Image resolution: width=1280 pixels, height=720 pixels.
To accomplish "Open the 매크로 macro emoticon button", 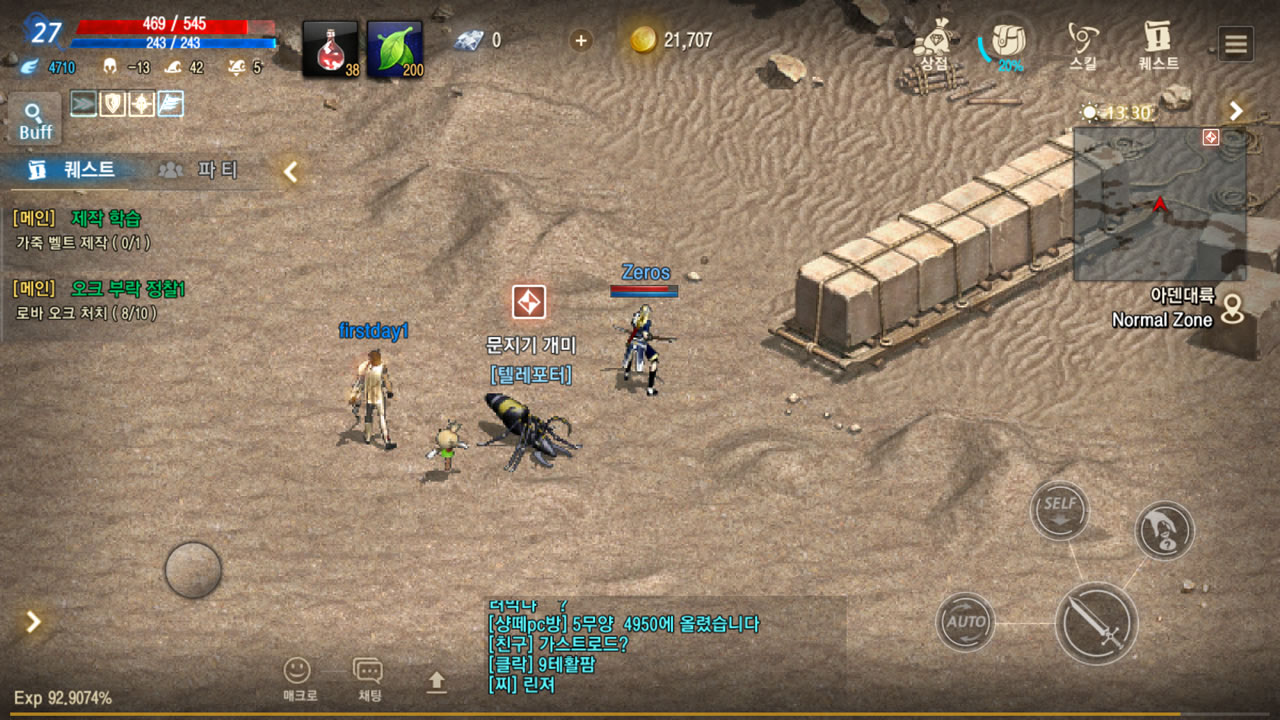I will (x=297, y=678).
